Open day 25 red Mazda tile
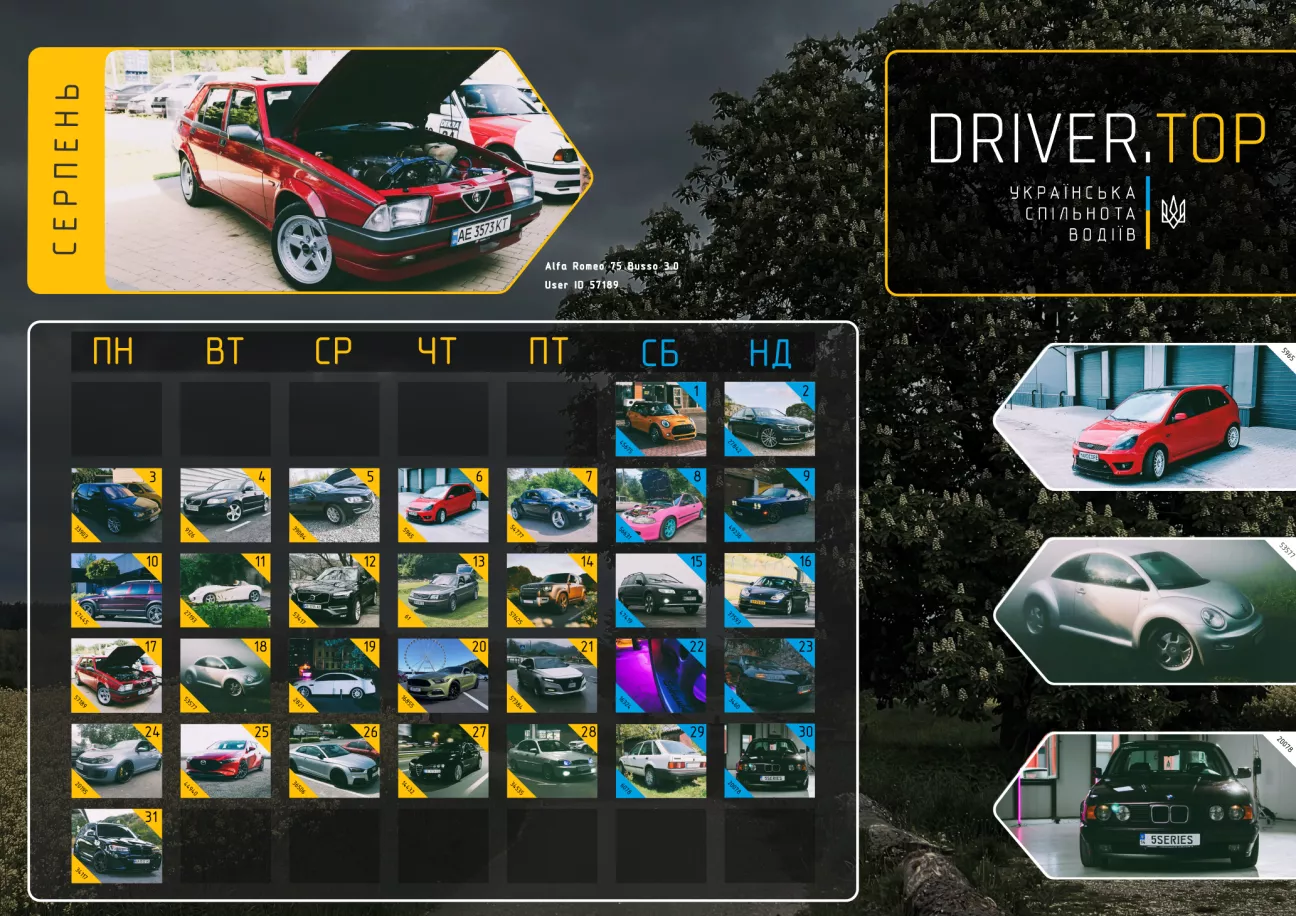Viewport: 1296px width, 916px height. pyautogui.click(x=225, y=761)
